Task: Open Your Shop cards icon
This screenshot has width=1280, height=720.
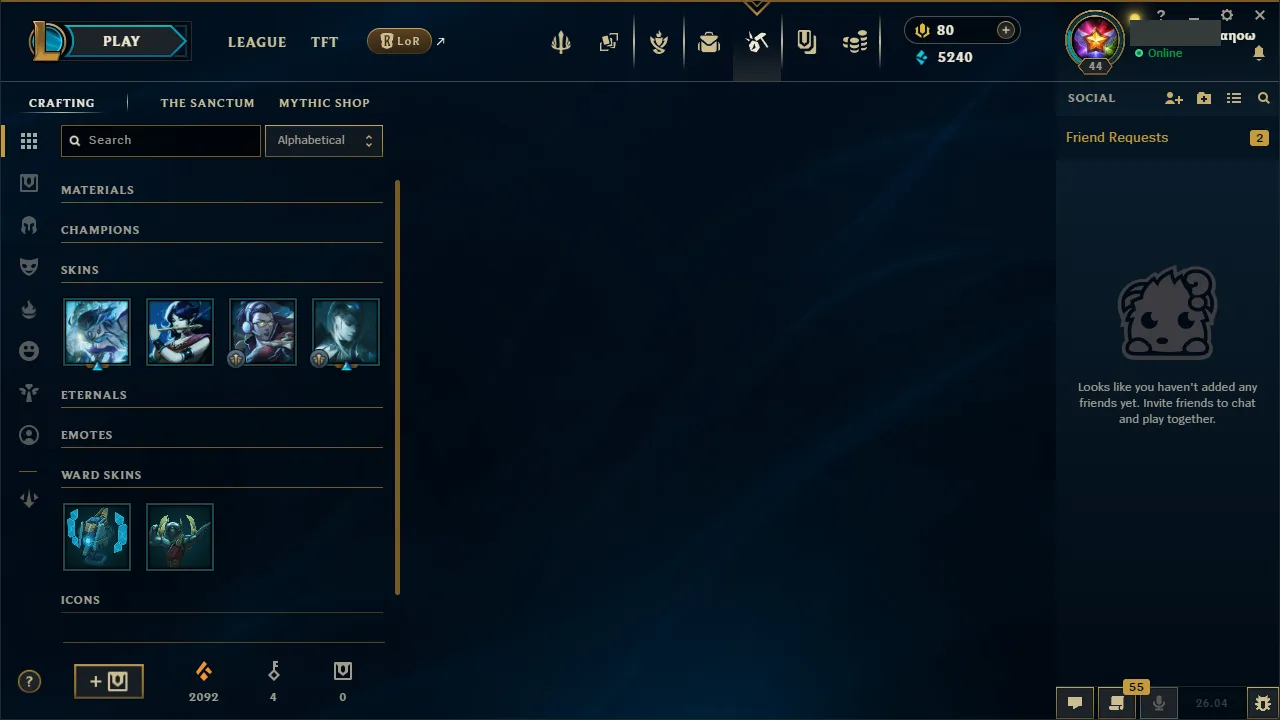Action: (x=609, y=41)
